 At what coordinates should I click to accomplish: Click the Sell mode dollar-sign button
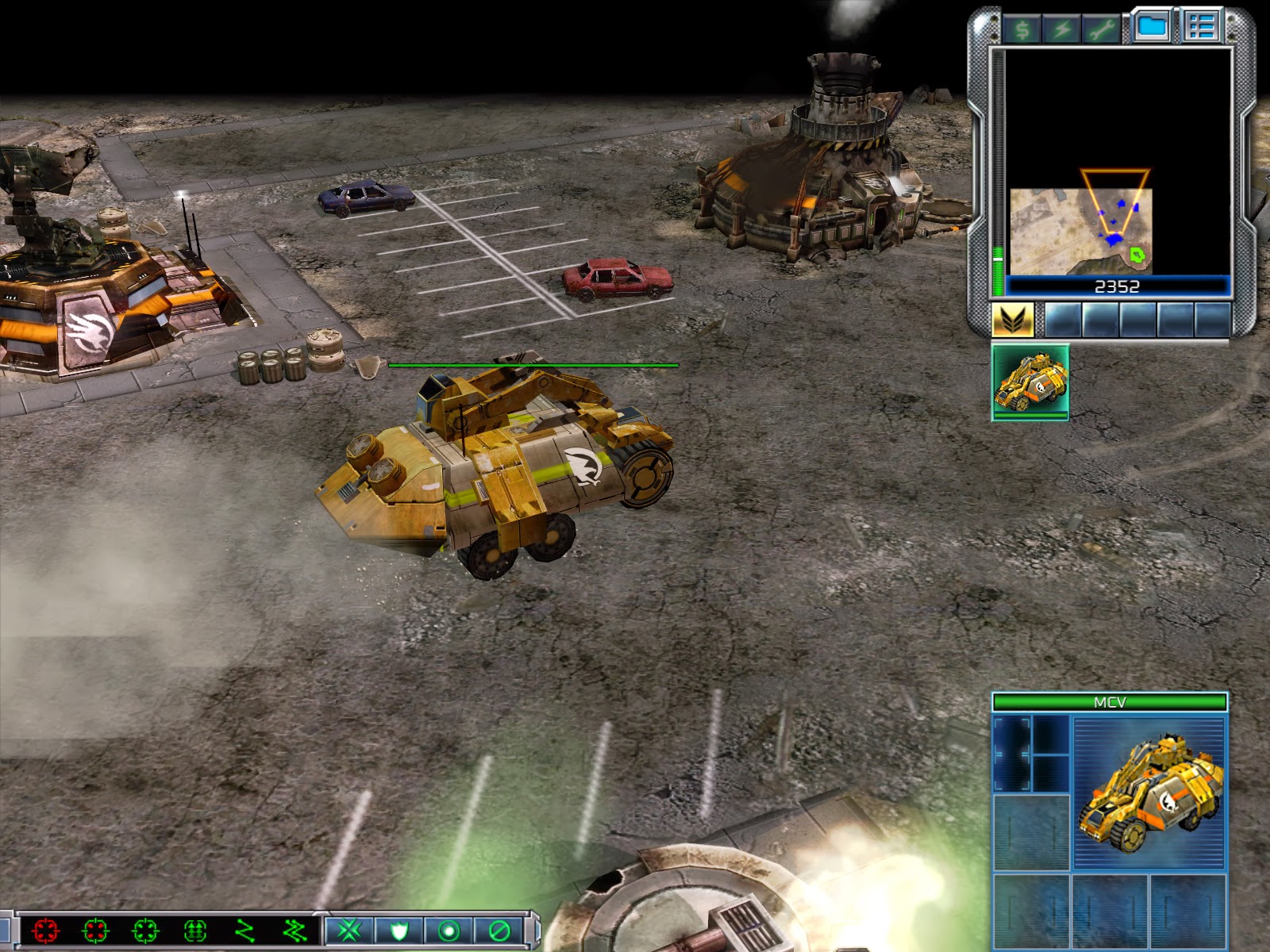[x=1022, y=30]
